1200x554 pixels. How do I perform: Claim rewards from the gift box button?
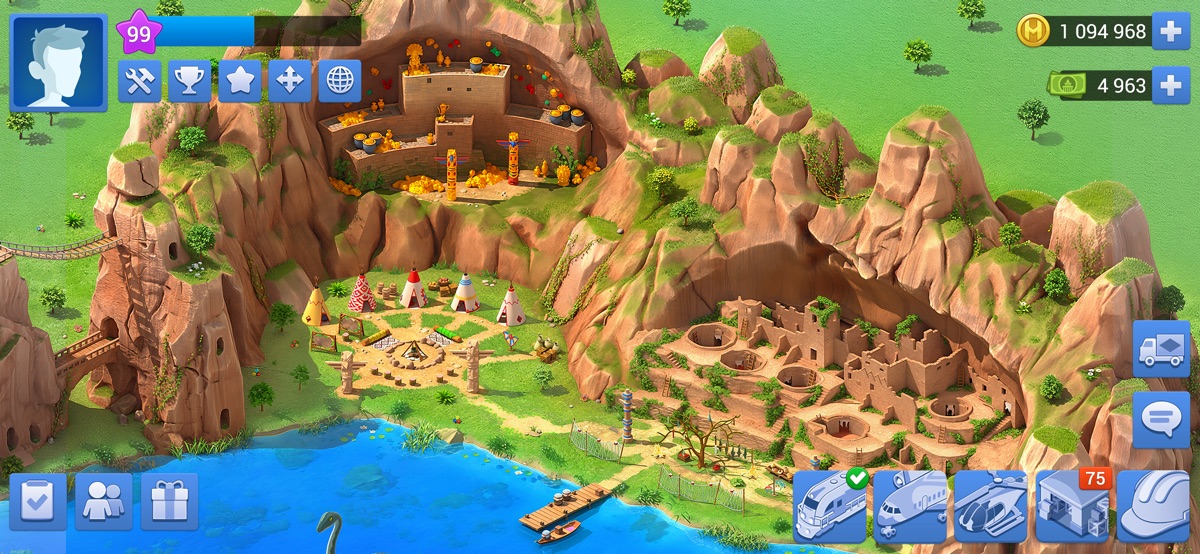coord(169,502)
